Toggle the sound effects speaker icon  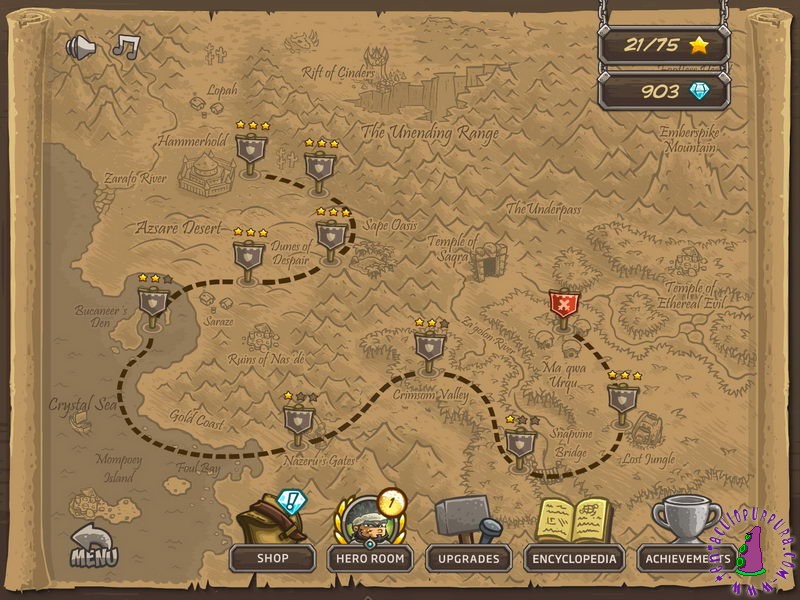pos(81,47)
